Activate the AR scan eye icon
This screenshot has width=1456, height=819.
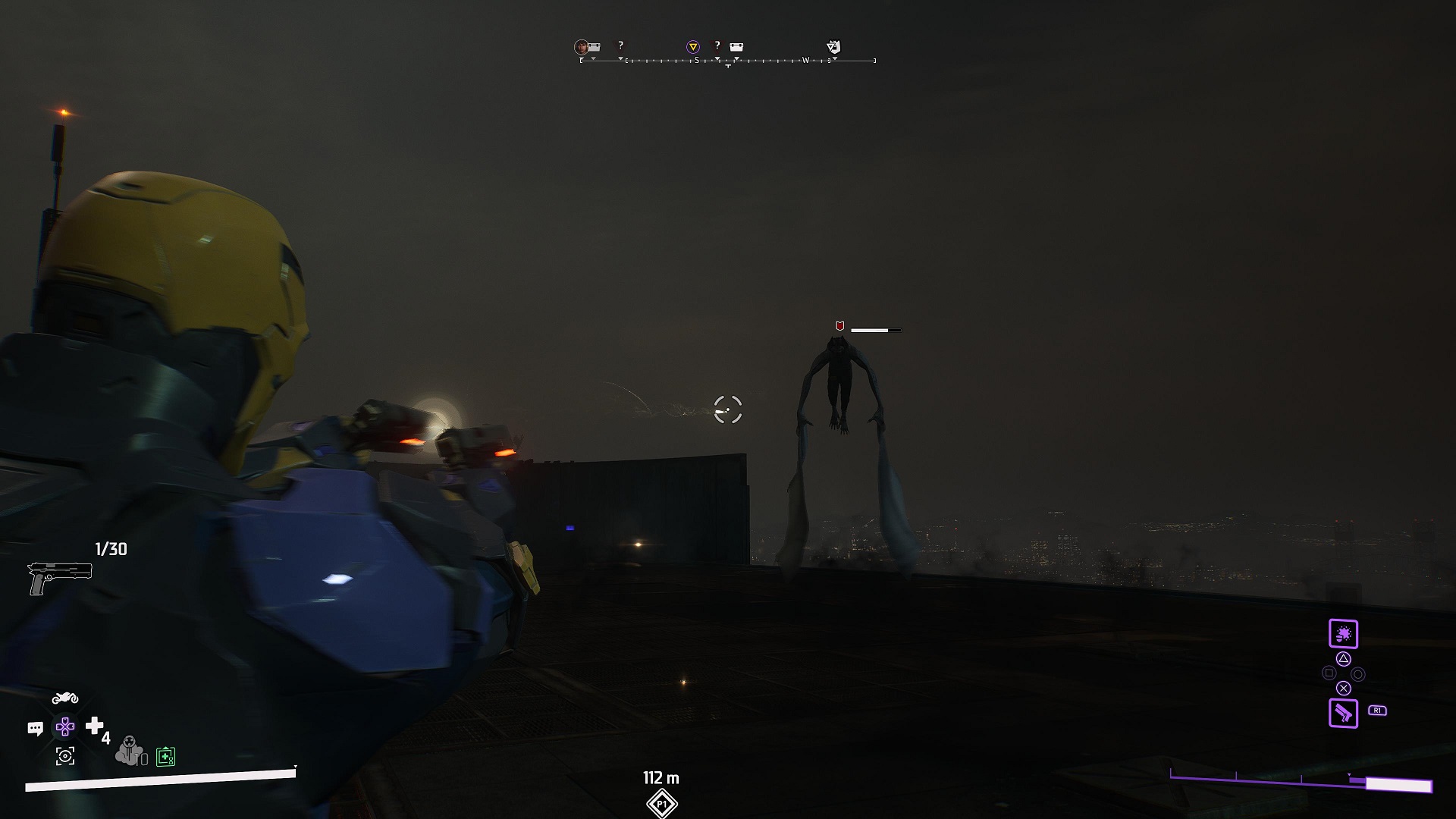pyautogui.click(x=65, y=756)
